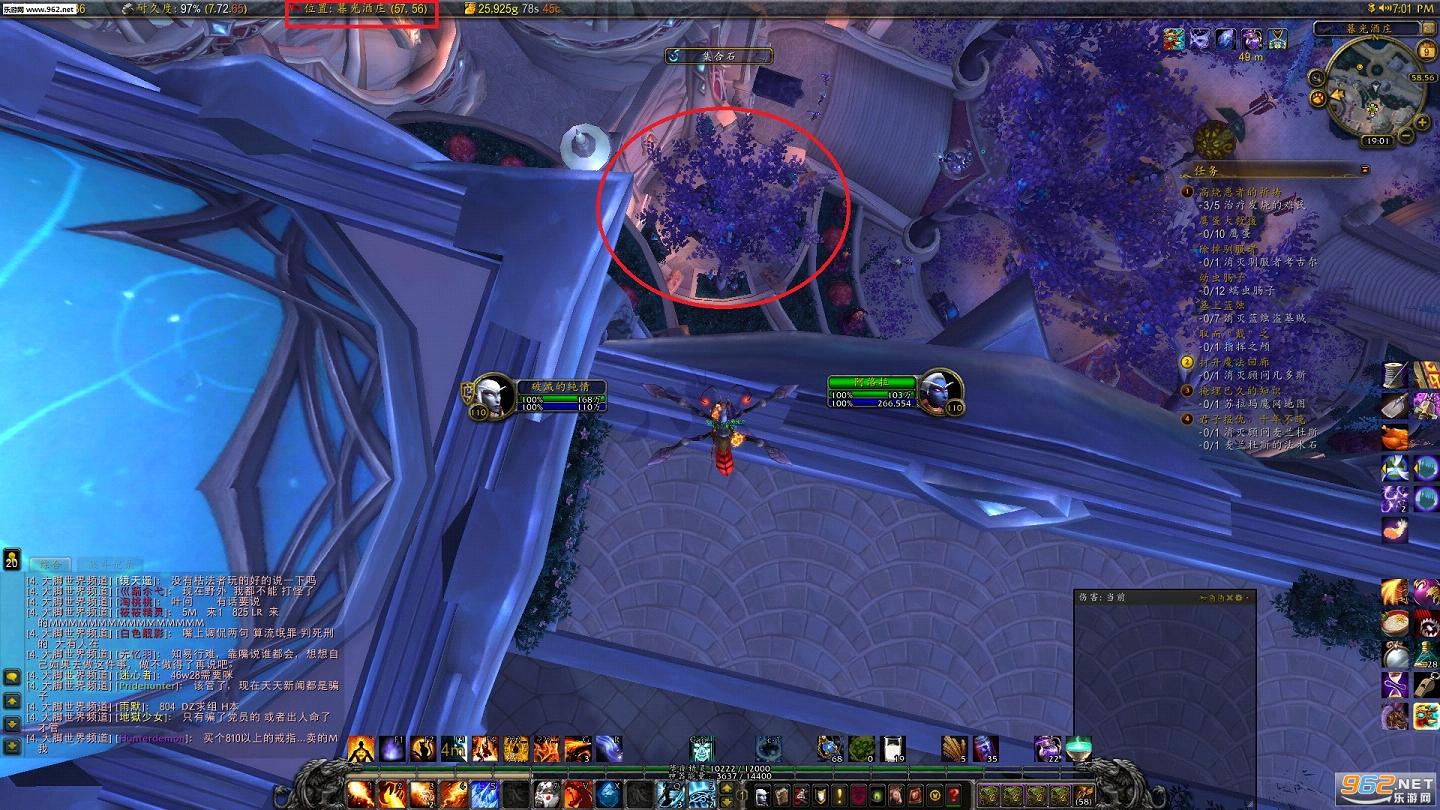
Task: Open the chat speech-bubble menu button
Action: (12, 677)
